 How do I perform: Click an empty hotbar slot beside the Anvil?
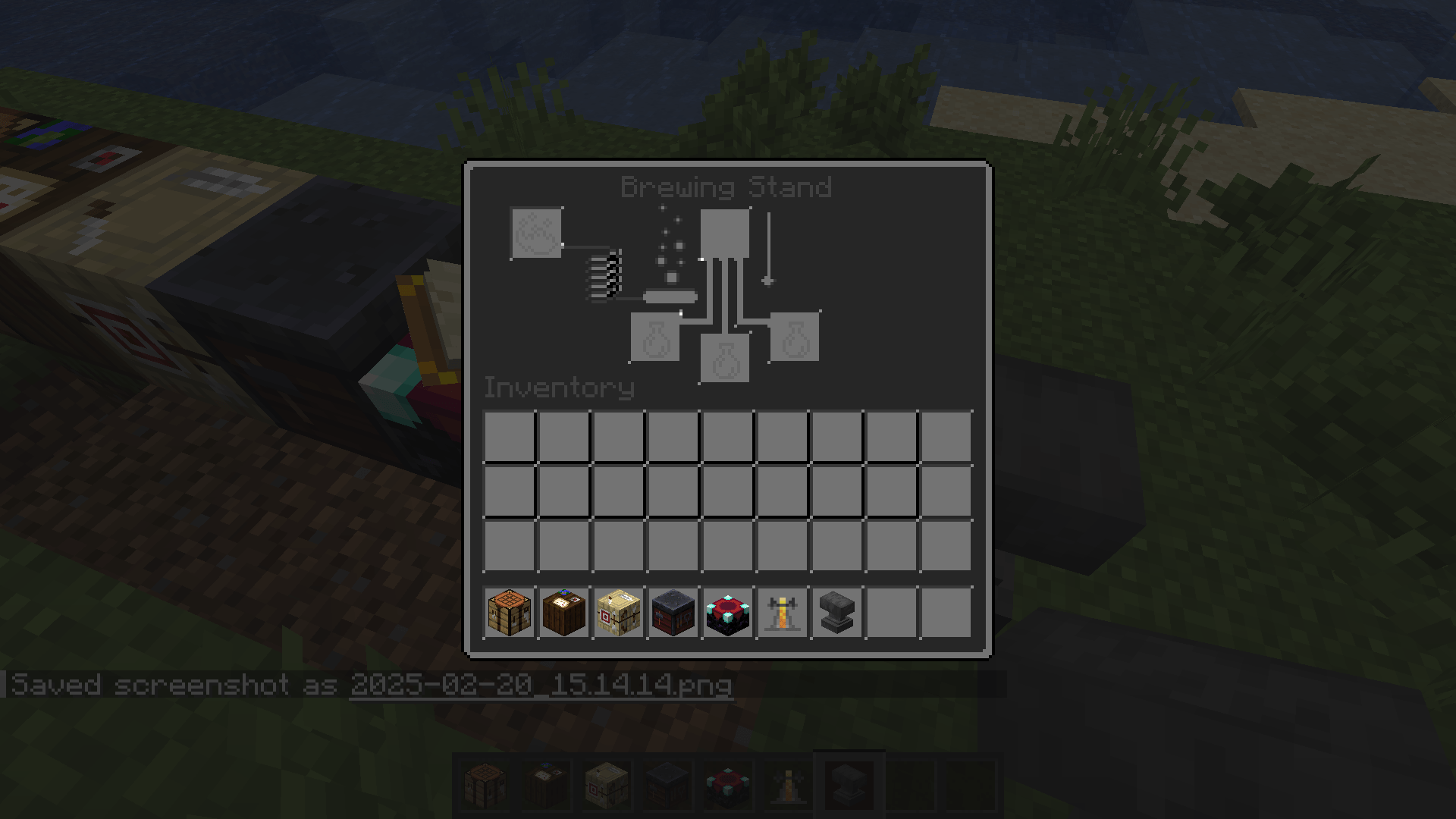[891, 613]
